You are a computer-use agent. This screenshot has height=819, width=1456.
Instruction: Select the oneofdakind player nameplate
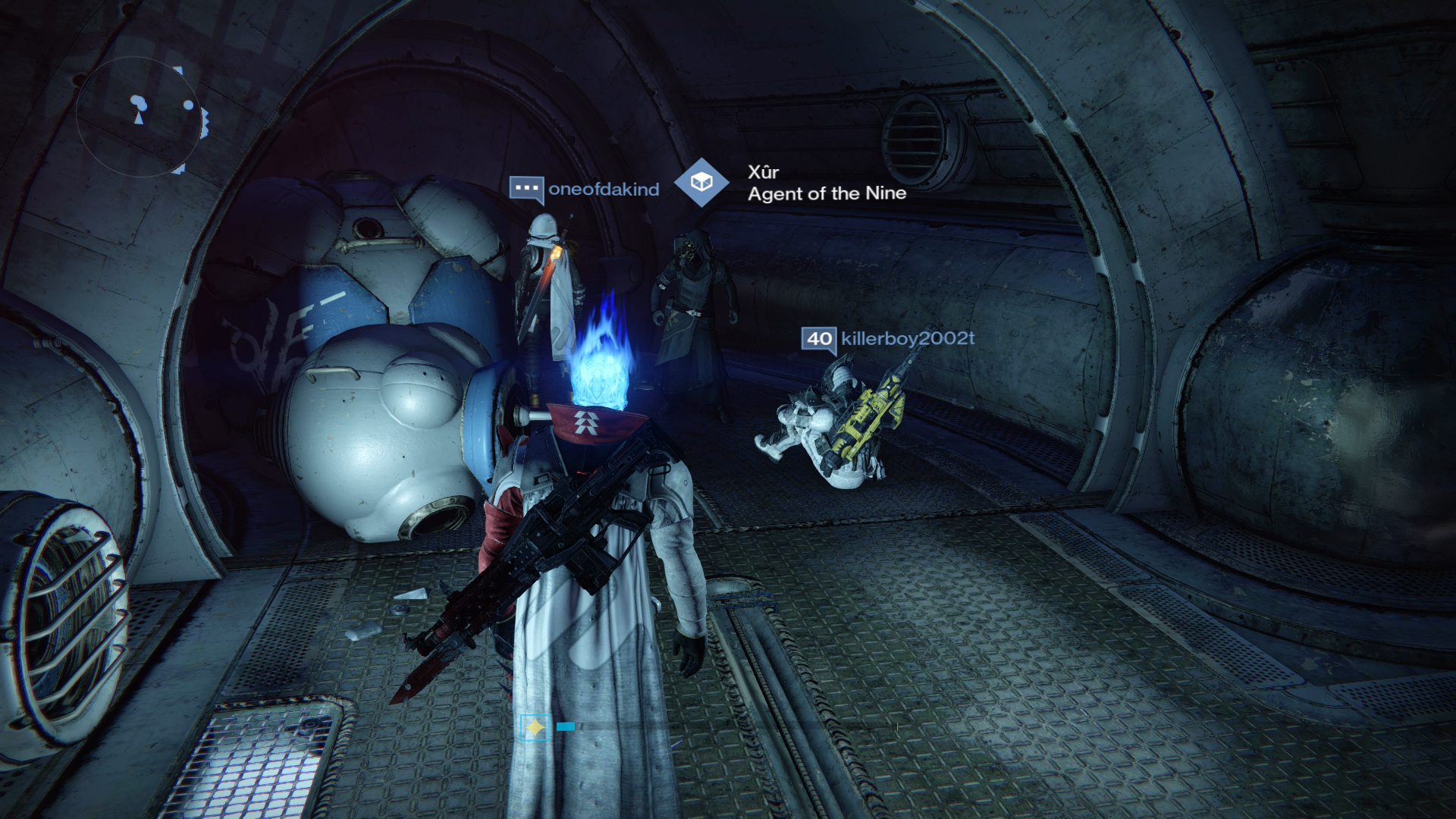(x=603, y=190)
